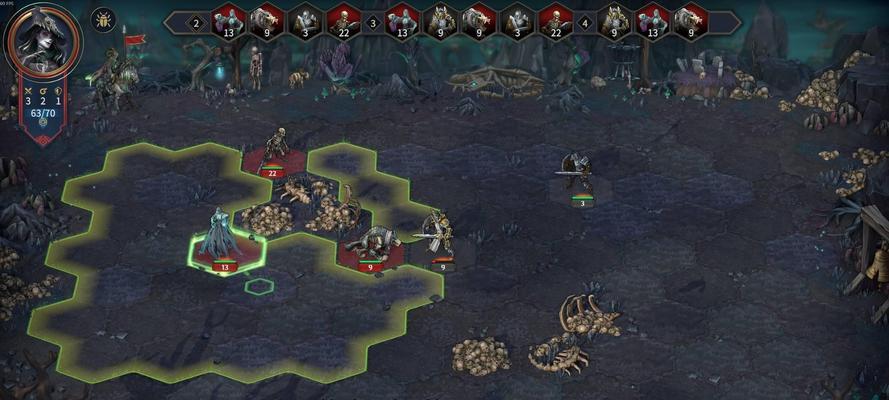Select the gold-armored warrior portrait in round 3
Screen dimensions: 889x400
click(440, 20)
